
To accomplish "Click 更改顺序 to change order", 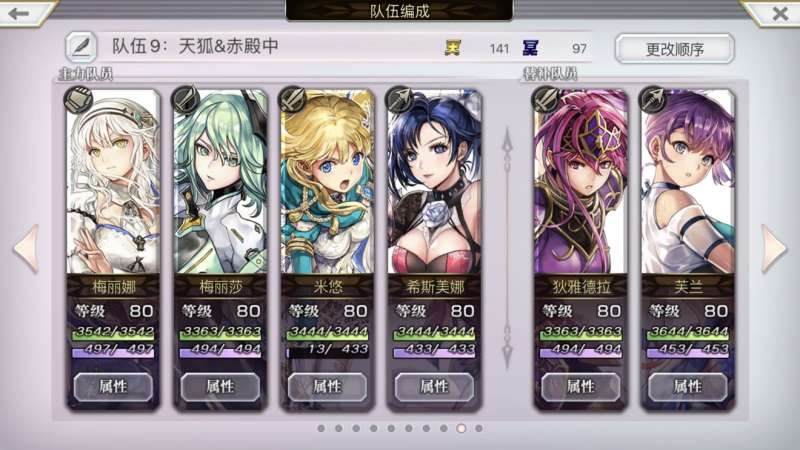I will (x=674, y=48).
